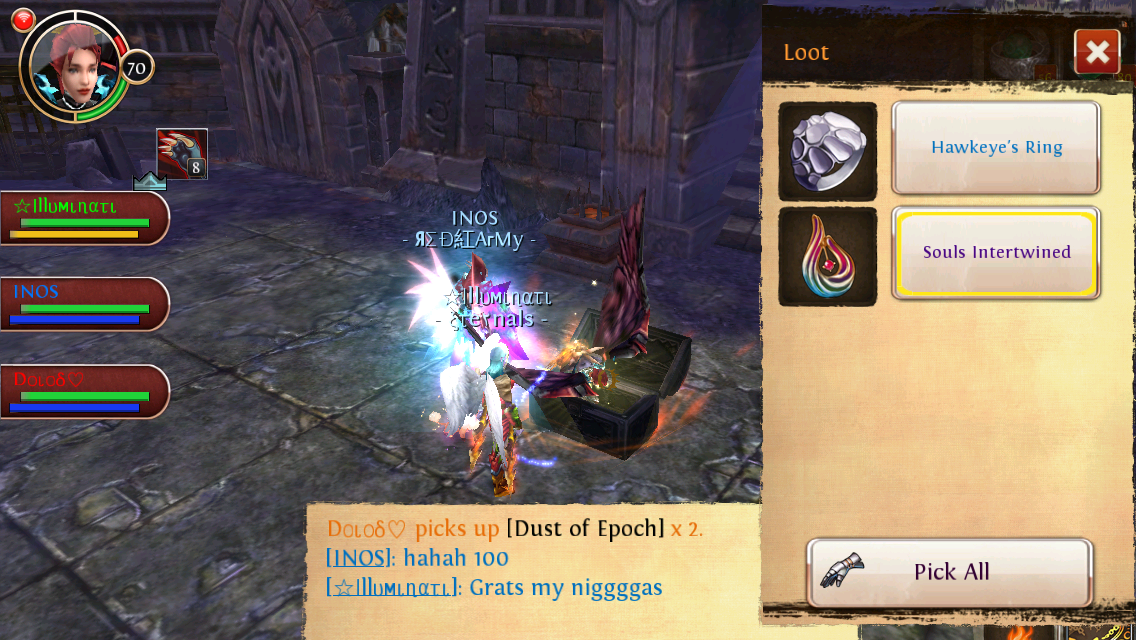Inspect Dust of Epoch in chat log

(585, 528)
